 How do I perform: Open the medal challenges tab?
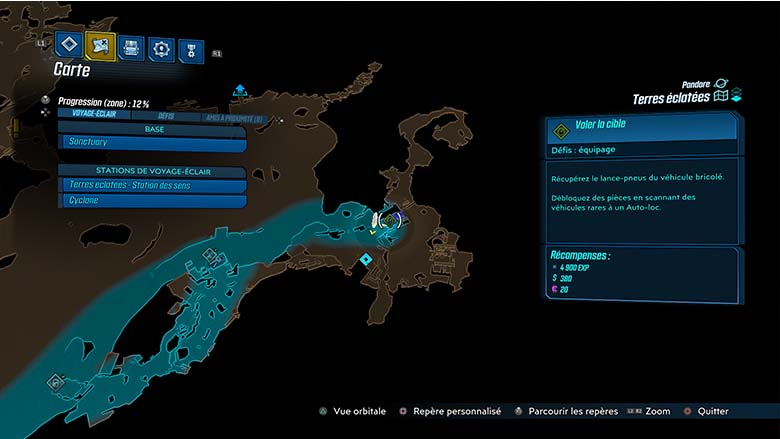pyautogui.click(x=190, y=50)
